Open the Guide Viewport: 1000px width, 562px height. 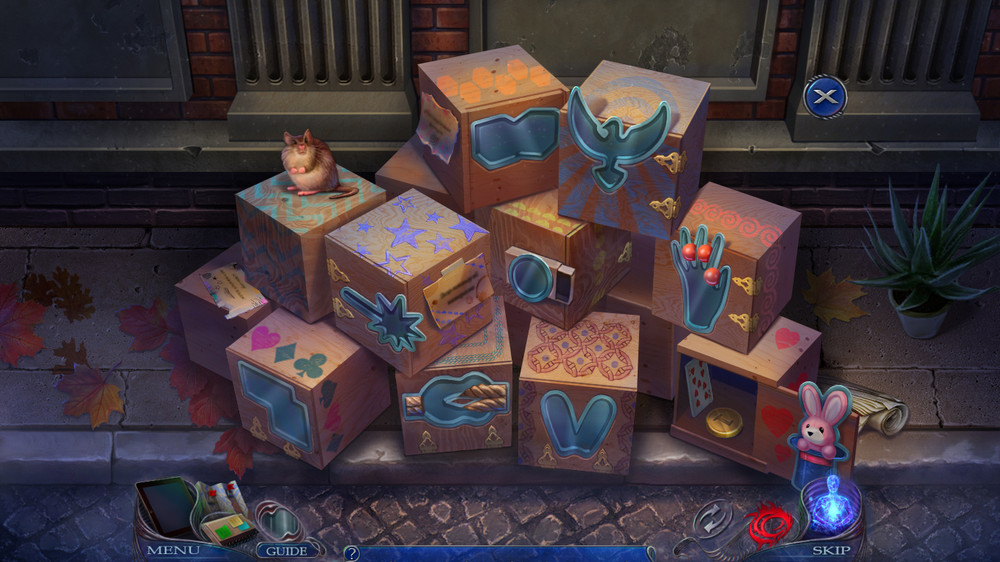pos(288,550)
